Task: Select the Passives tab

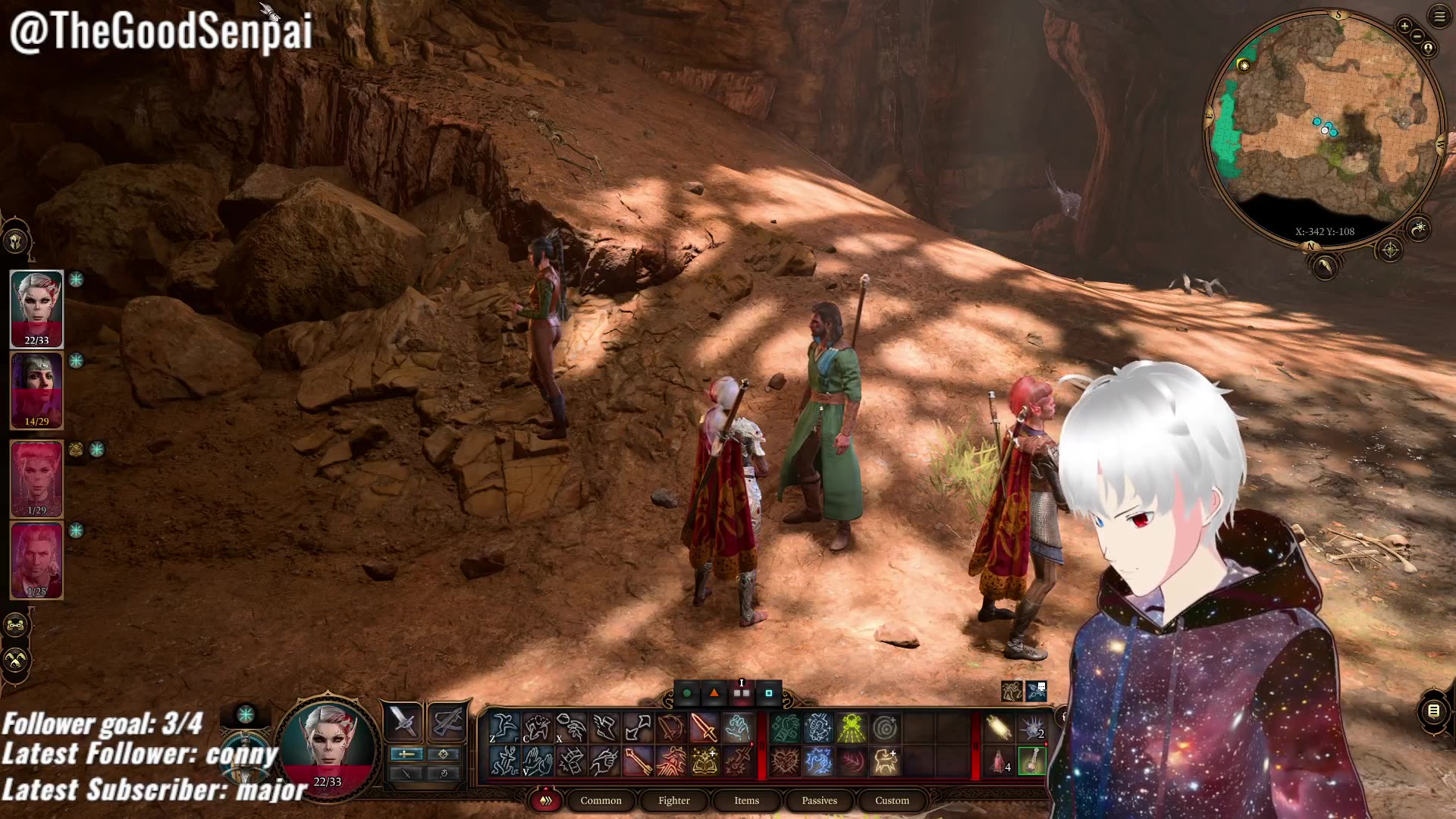Action: click(819, 800)
